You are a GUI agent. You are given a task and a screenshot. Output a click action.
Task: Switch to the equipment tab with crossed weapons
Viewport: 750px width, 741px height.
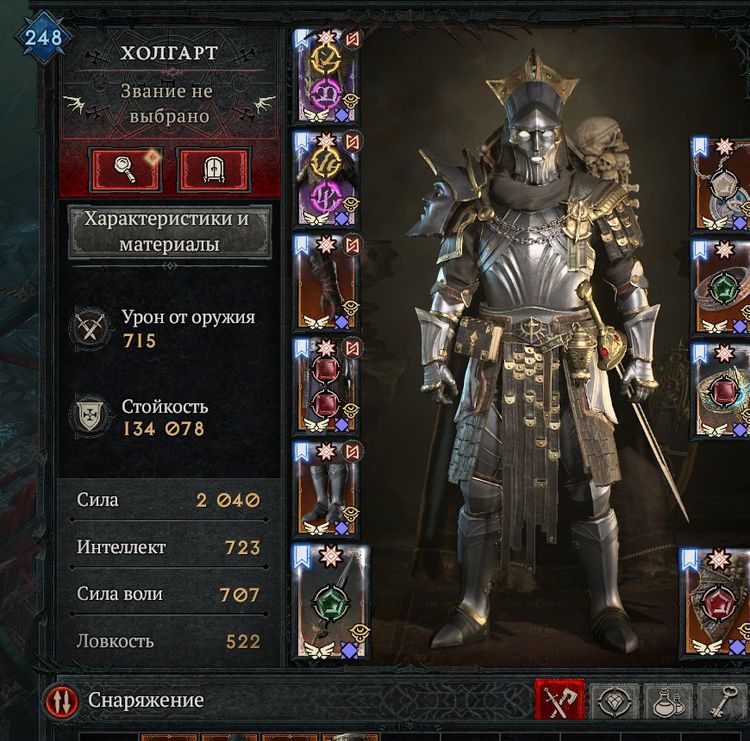[560, 701]
